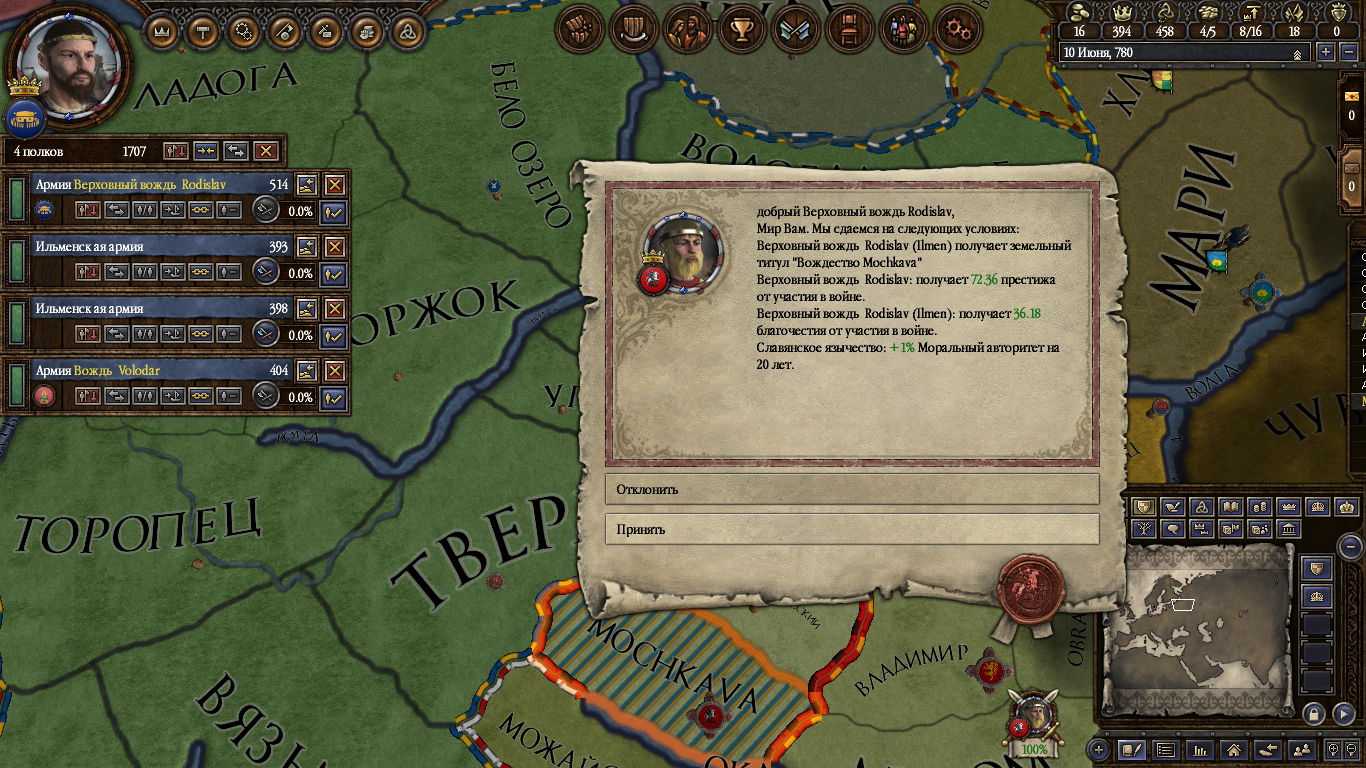
Task: Disband all four selected regiments
Action: pos(265,151)
